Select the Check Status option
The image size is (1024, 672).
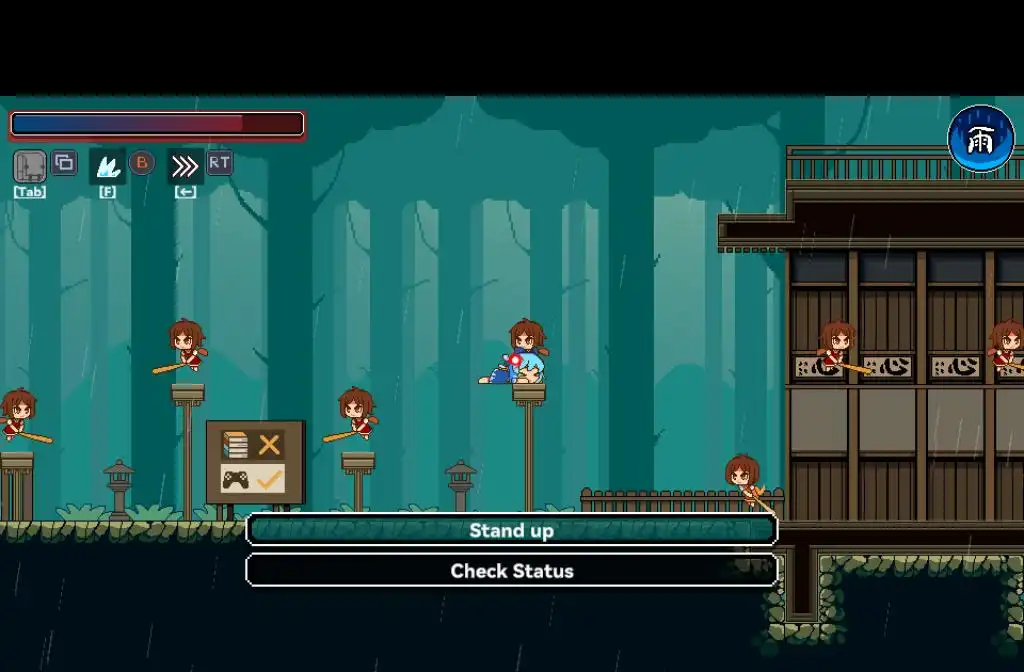[x=511, y=571]
